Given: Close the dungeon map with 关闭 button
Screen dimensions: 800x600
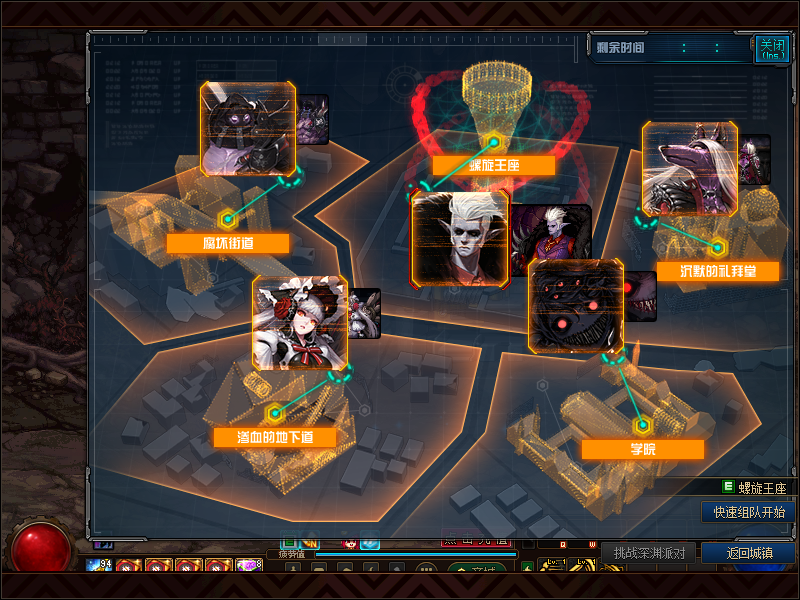Looking at the screenshot, I should (771, 47).
